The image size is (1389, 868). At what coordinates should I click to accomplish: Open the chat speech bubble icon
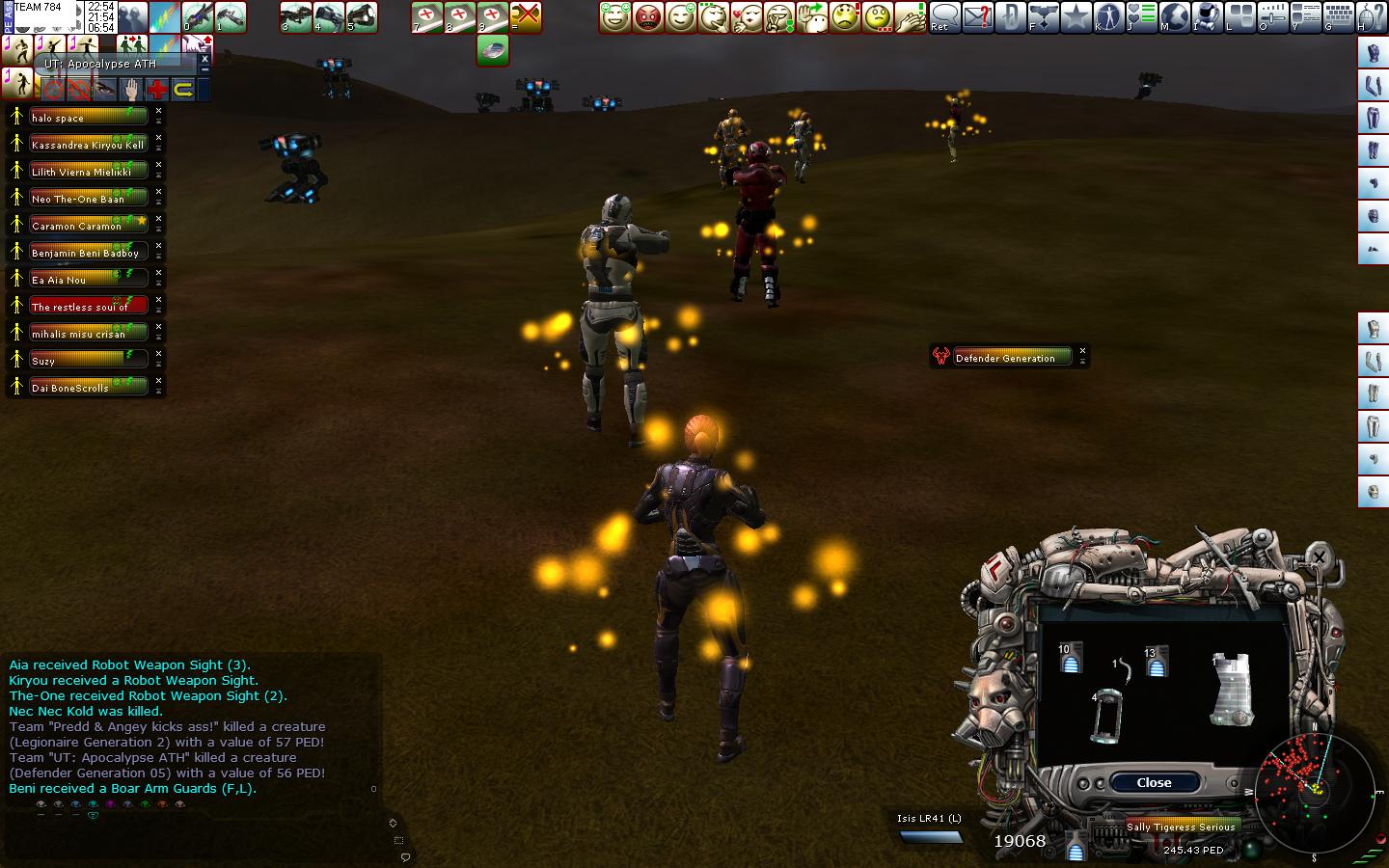coord(945,16)
